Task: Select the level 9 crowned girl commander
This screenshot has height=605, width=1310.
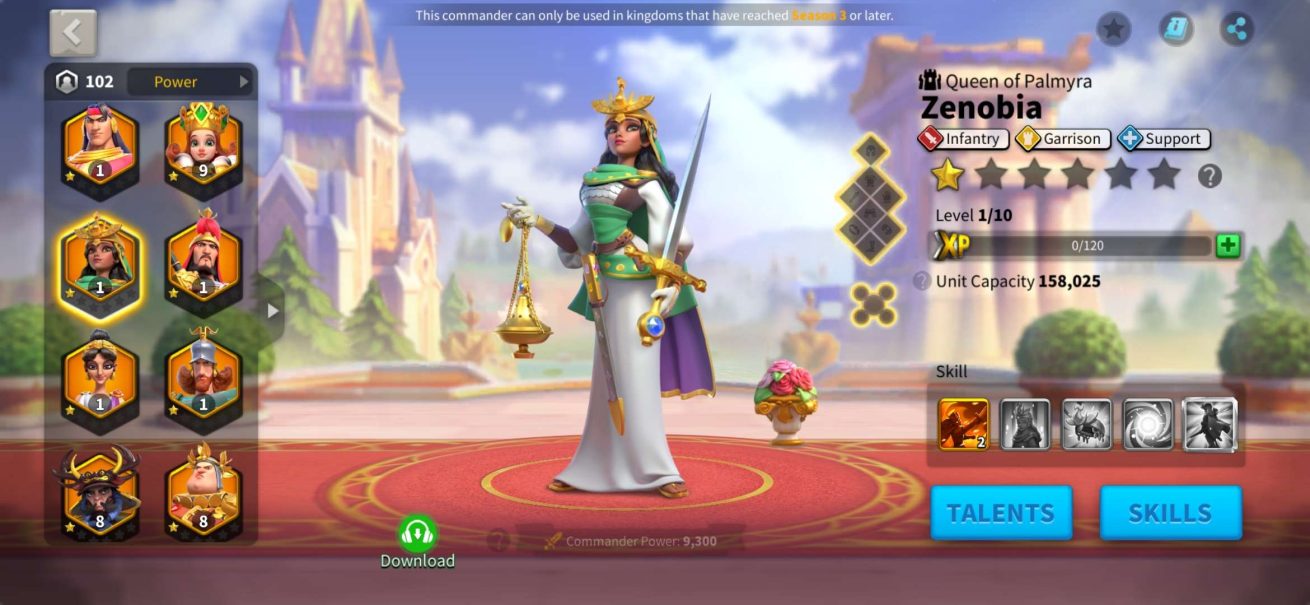Action: click(204, 147)
